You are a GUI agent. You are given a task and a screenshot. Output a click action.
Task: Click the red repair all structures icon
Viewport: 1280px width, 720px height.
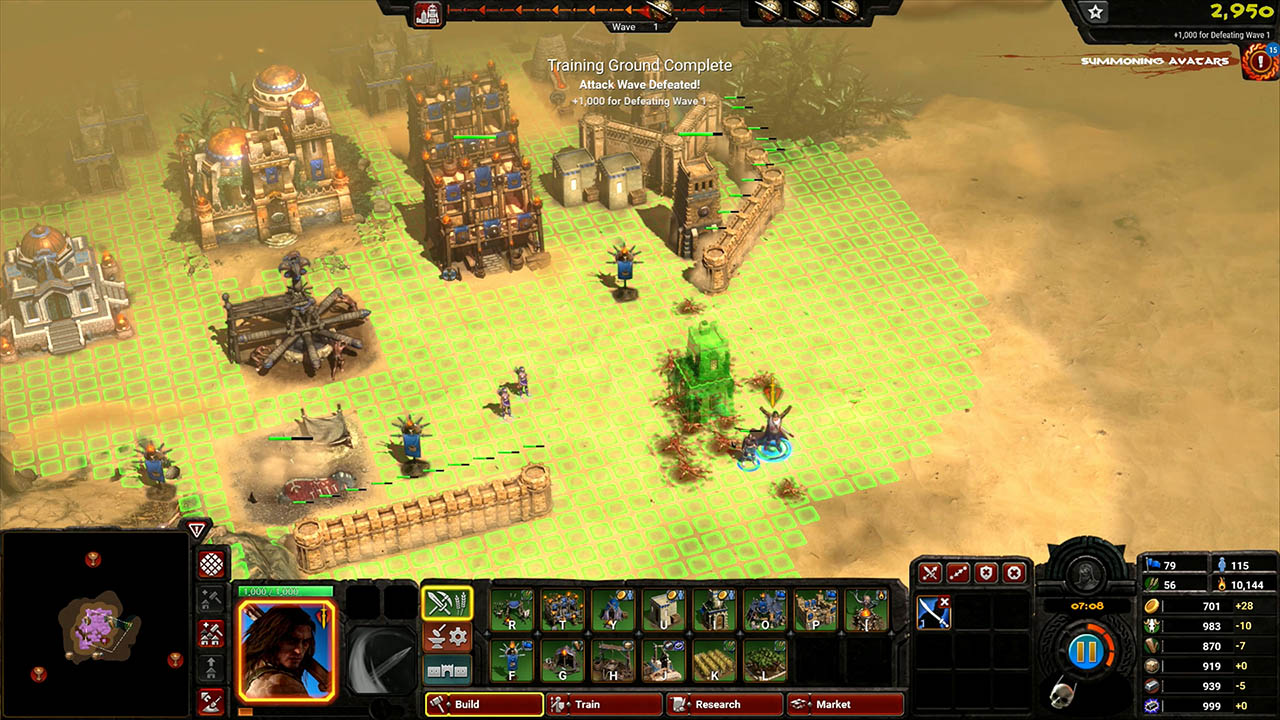211,635
